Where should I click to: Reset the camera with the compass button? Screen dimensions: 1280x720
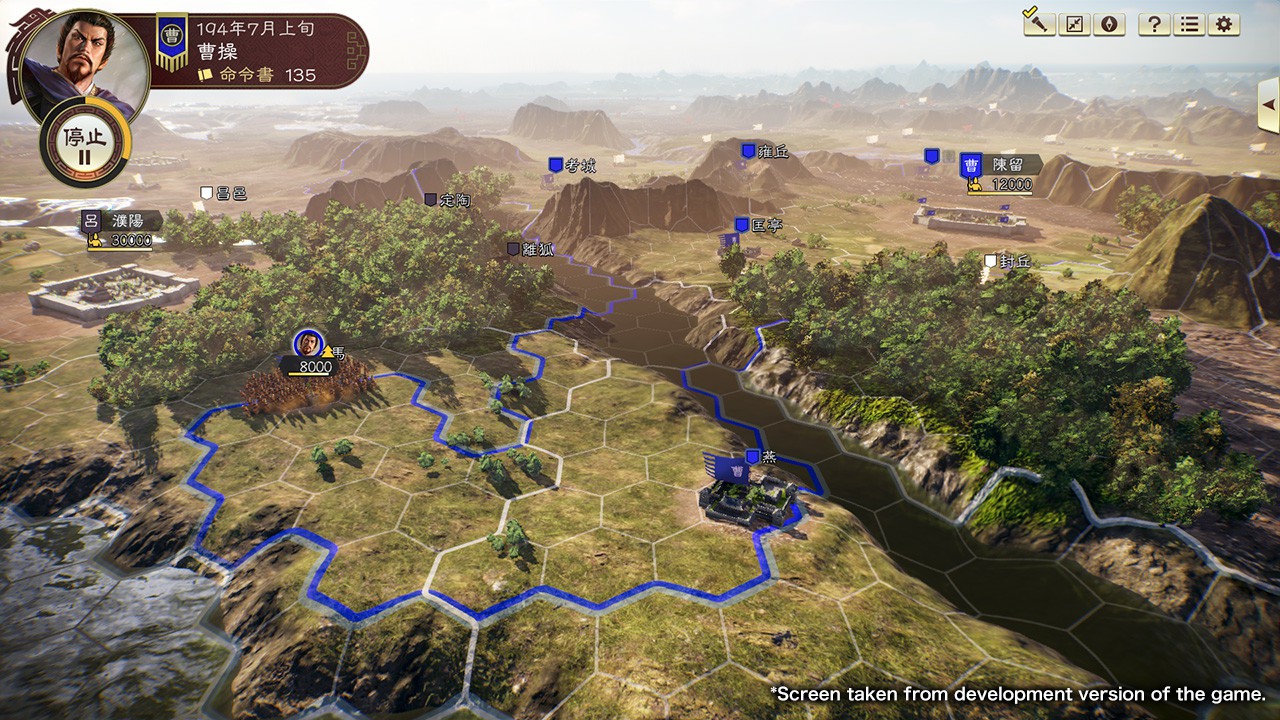tap(1108, 24)
